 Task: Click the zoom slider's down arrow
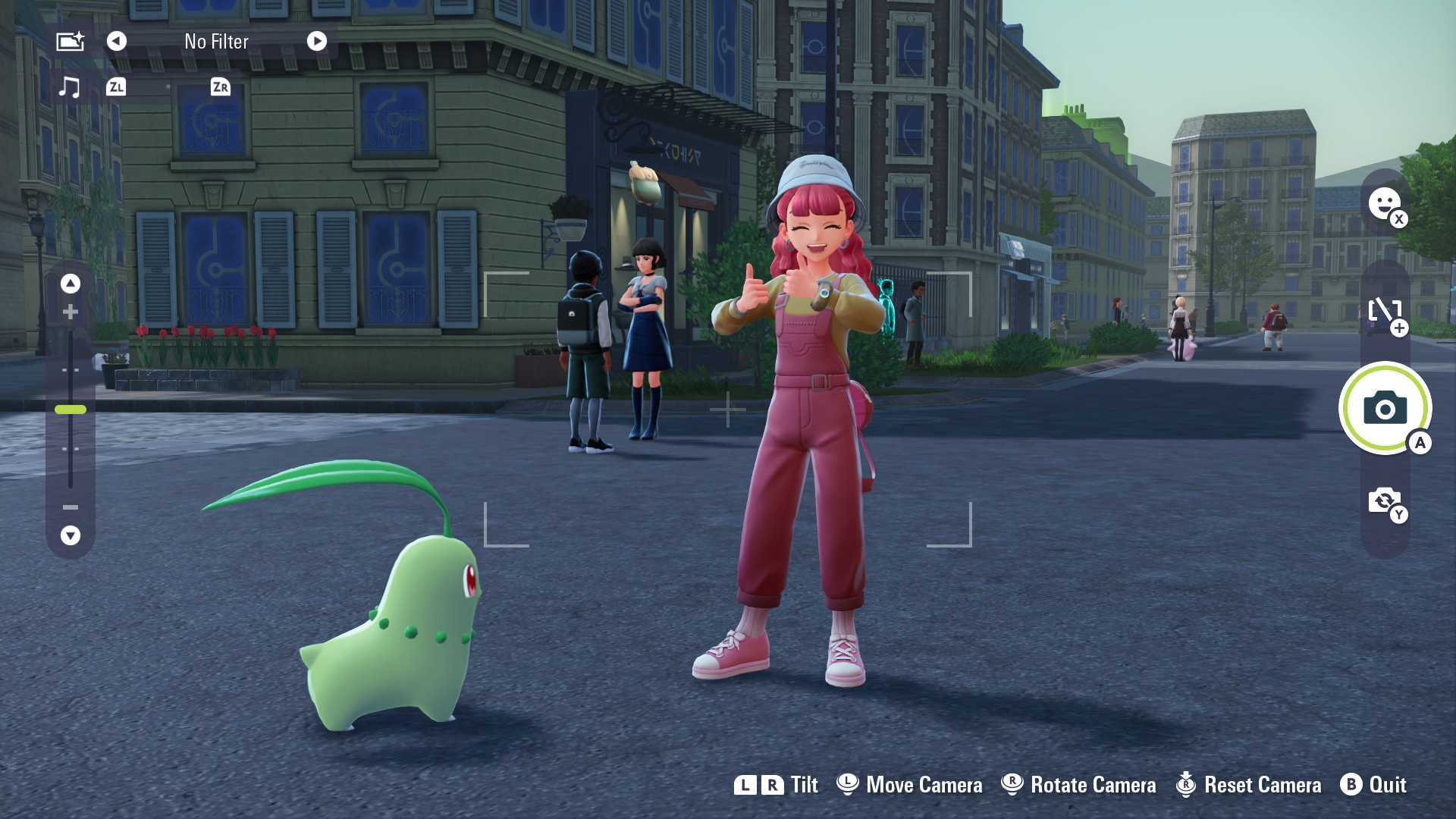click(x=71, y=535)
